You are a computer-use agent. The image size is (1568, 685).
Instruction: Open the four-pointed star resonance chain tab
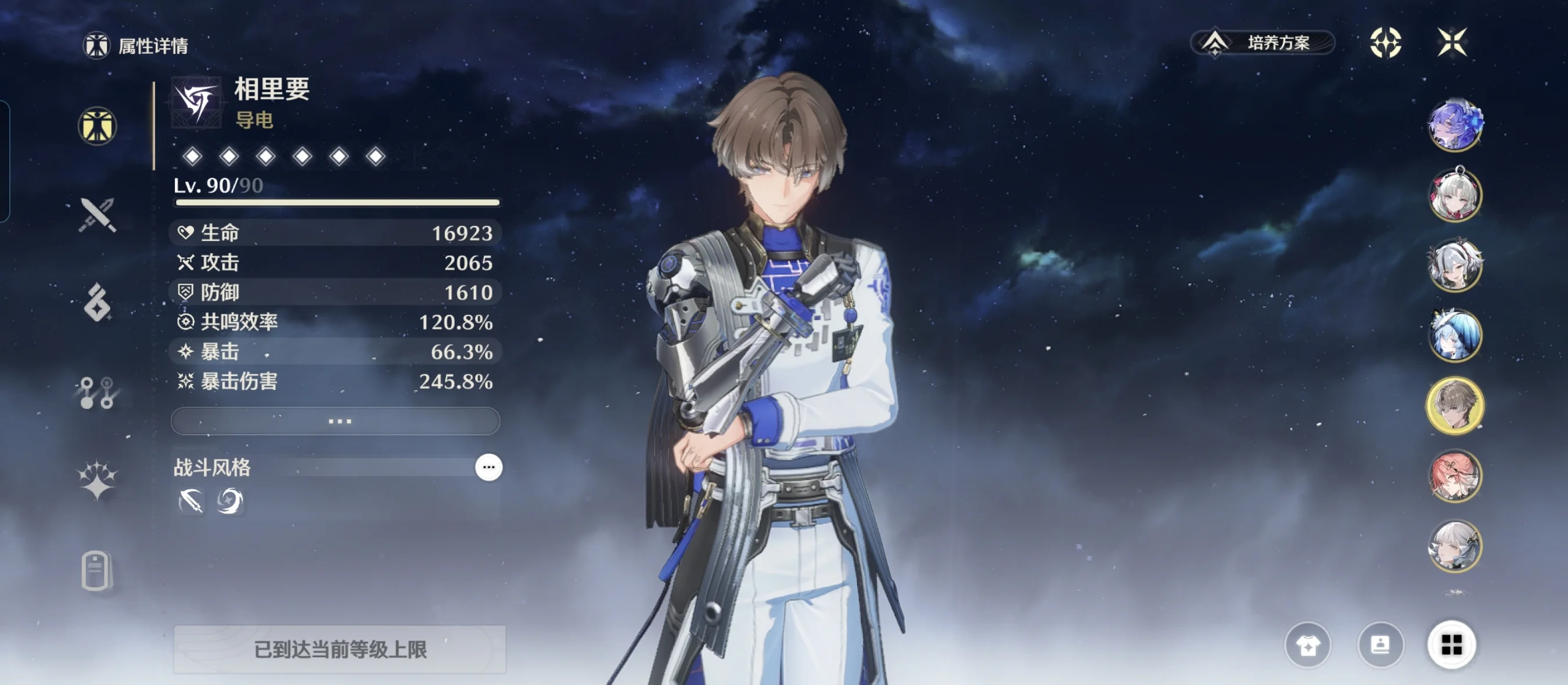click(x=98, y=481)
